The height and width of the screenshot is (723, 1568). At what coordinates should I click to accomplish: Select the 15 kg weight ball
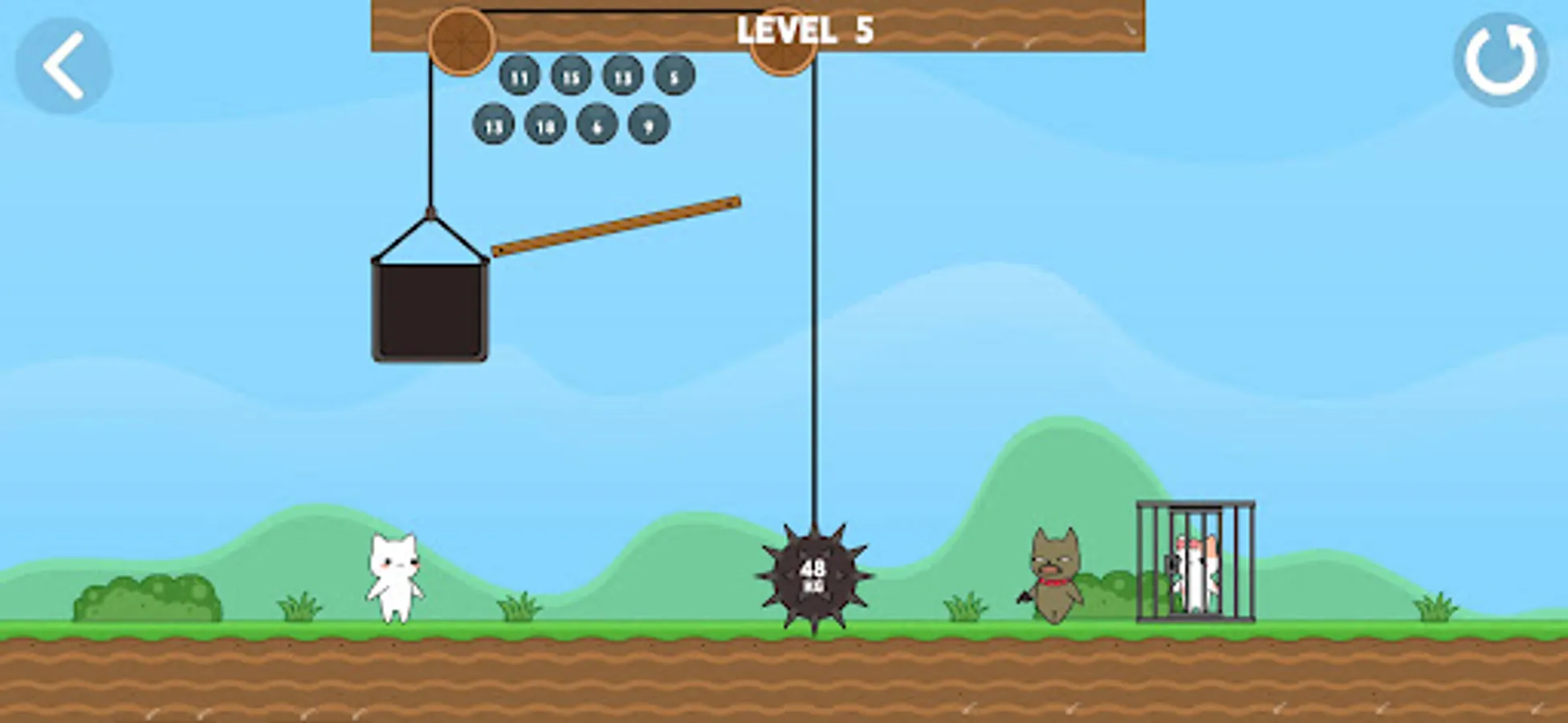tap(571, 78)
